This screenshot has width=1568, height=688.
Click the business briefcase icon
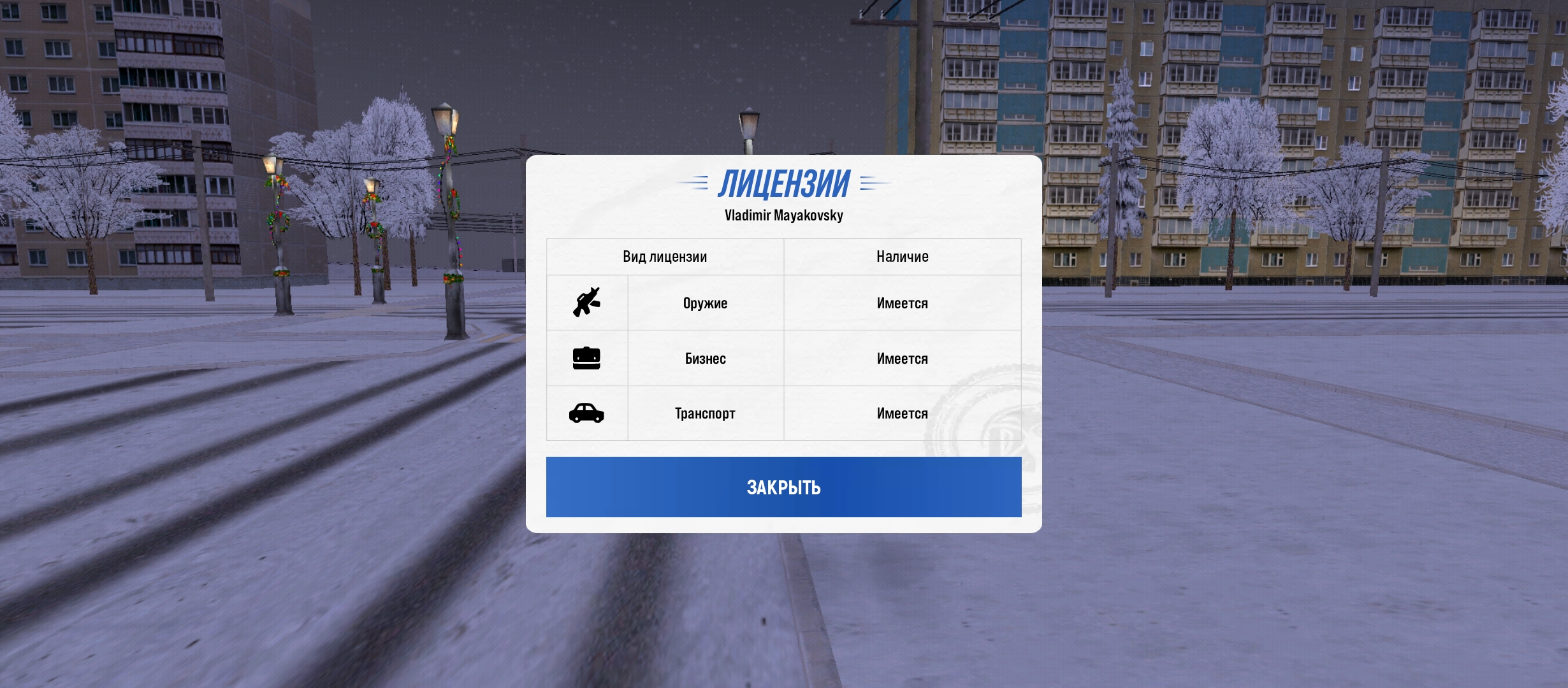(586, 358)
